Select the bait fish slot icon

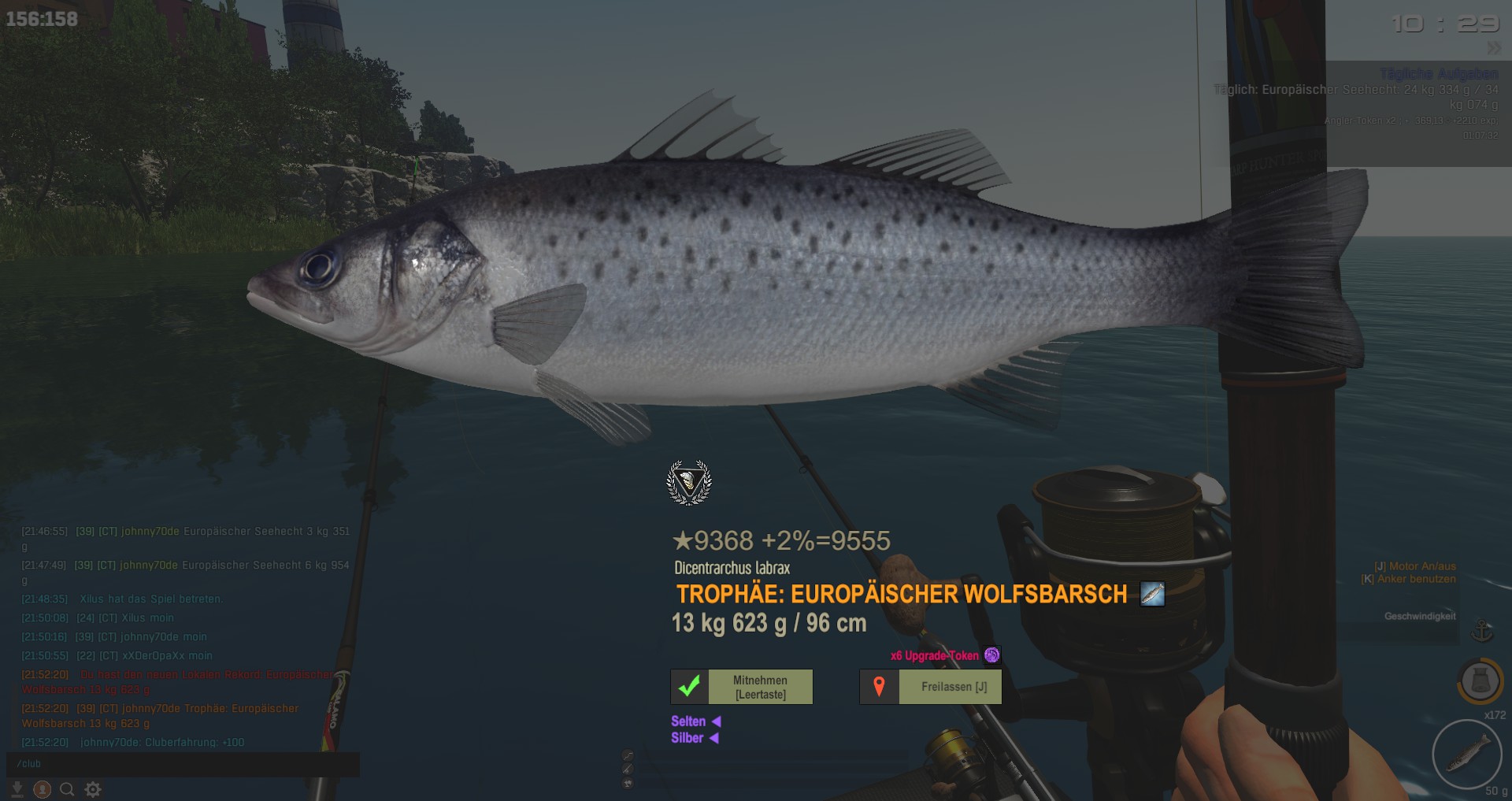coord(1466,754)
